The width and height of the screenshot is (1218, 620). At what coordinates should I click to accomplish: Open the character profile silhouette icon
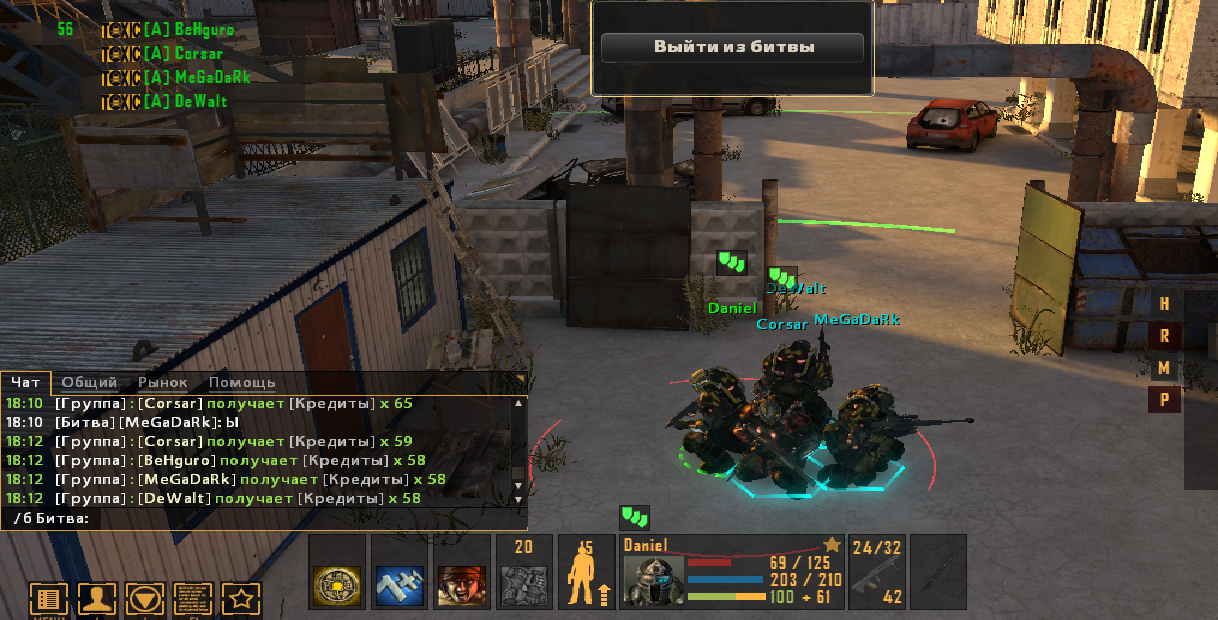[97, 600]
